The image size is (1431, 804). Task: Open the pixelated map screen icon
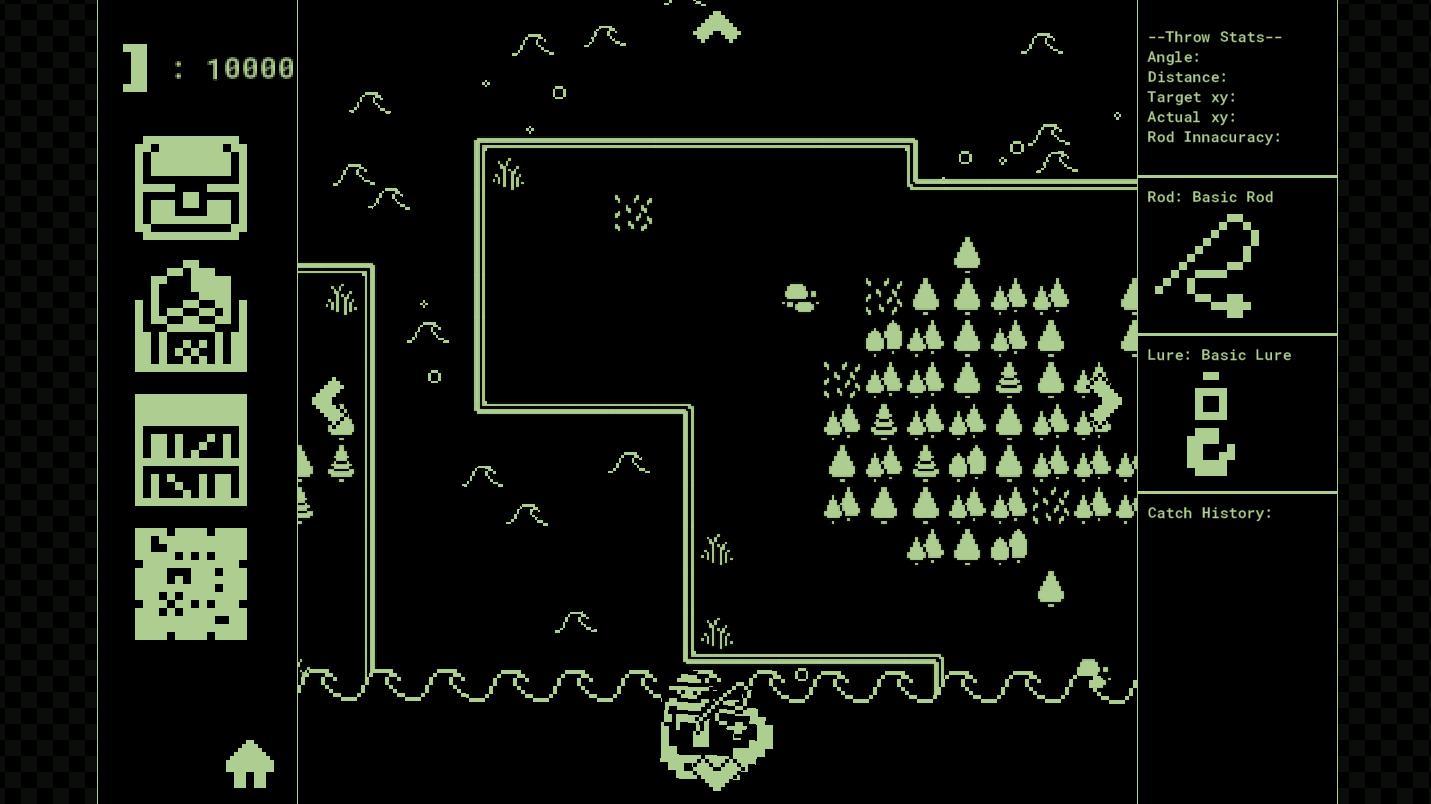(x=190, y=583)
